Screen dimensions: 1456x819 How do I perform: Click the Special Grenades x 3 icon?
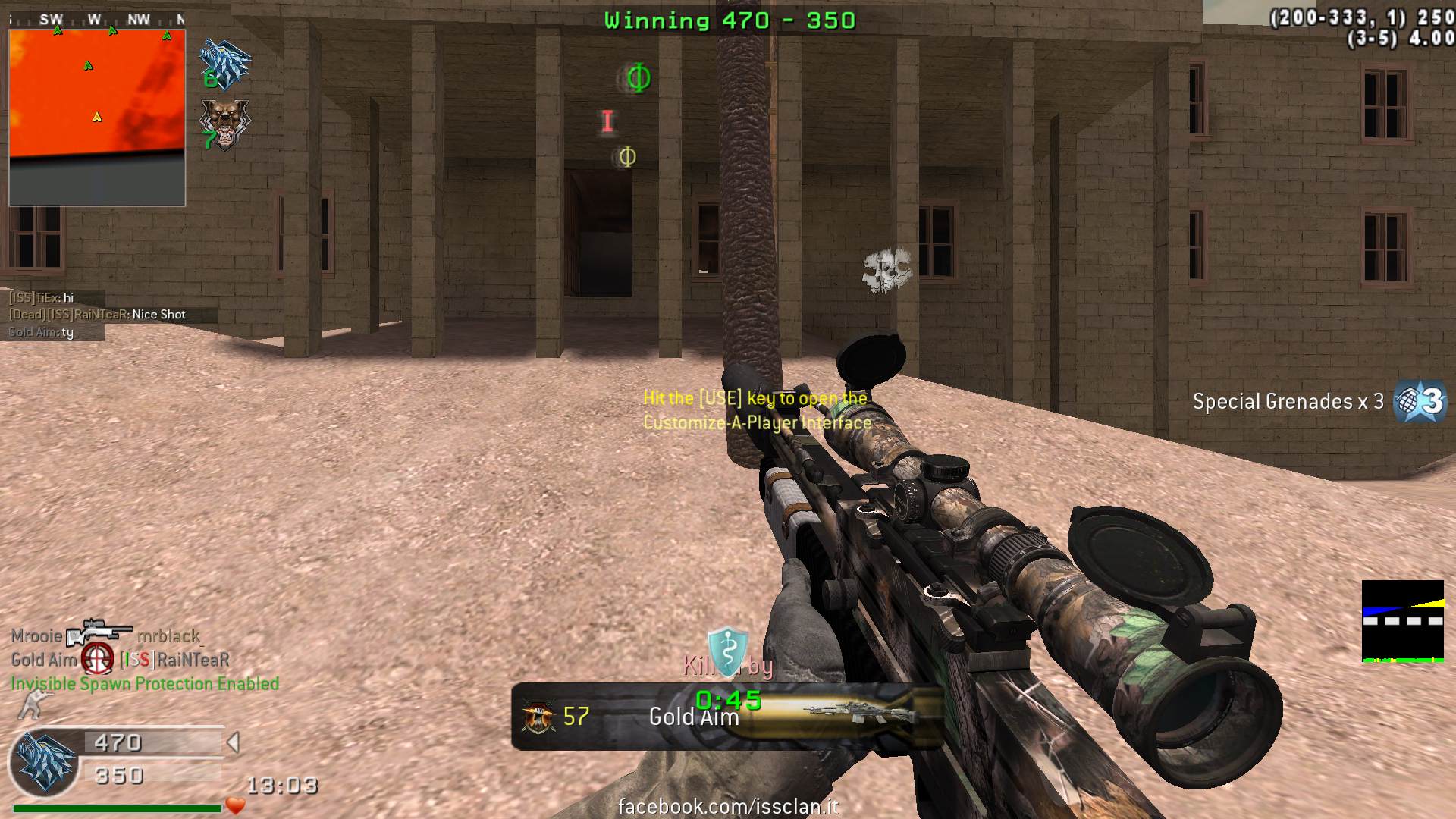tap(1420, 400)
